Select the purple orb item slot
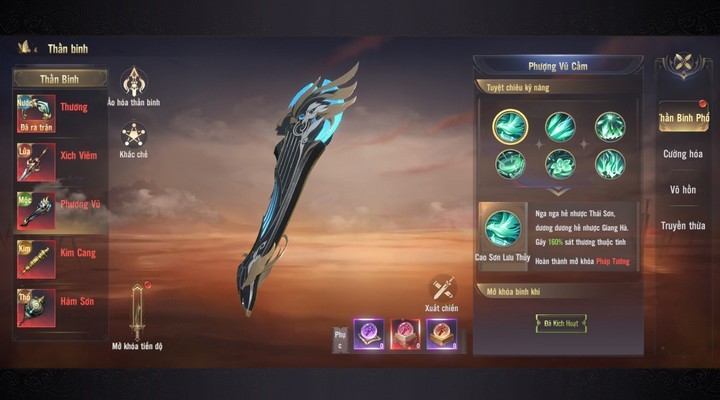Viewport: 720px width, 400px height. [369, 334]
